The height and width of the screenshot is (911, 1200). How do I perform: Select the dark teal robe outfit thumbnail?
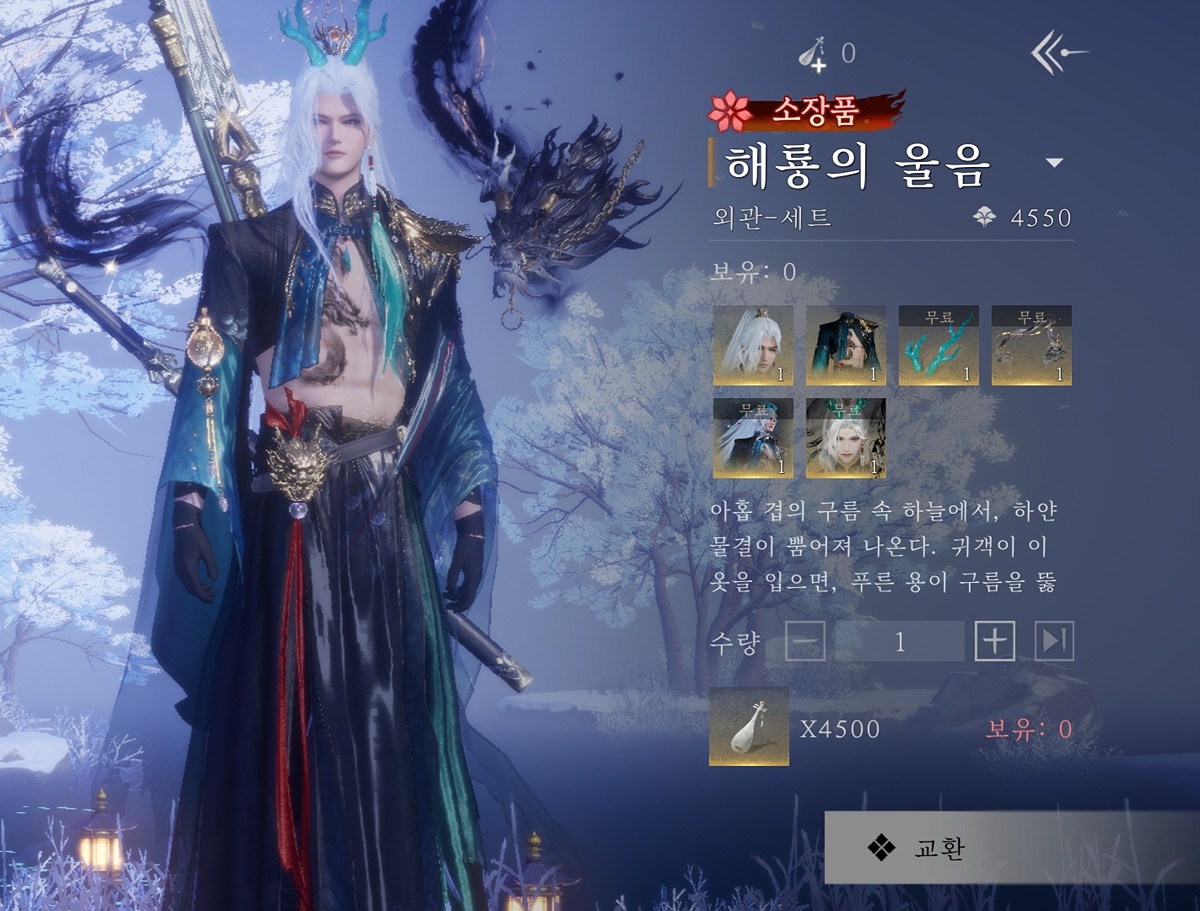tap(846, 346)
